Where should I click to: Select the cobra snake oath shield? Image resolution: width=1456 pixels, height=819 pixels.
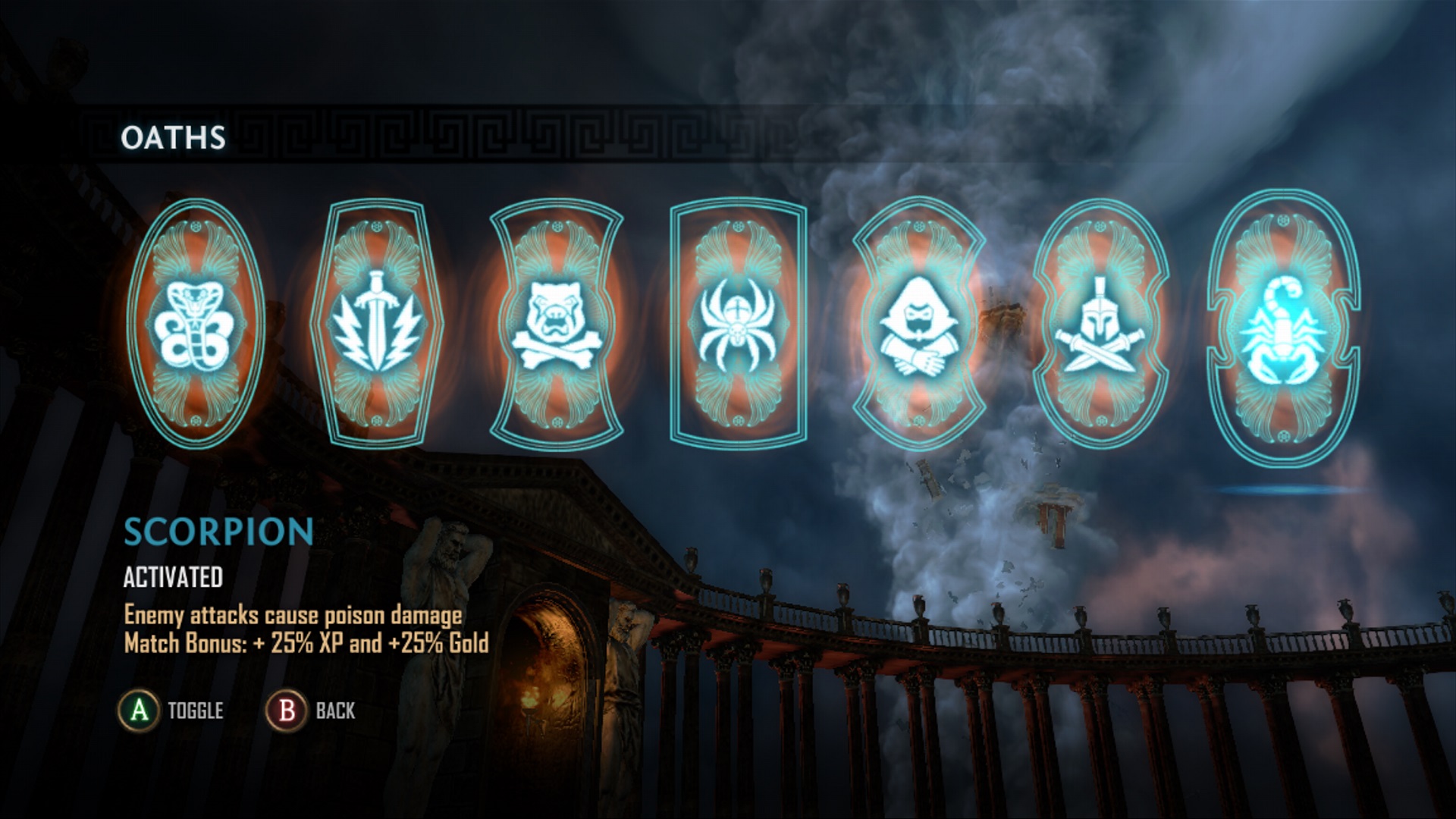point(196,325)
